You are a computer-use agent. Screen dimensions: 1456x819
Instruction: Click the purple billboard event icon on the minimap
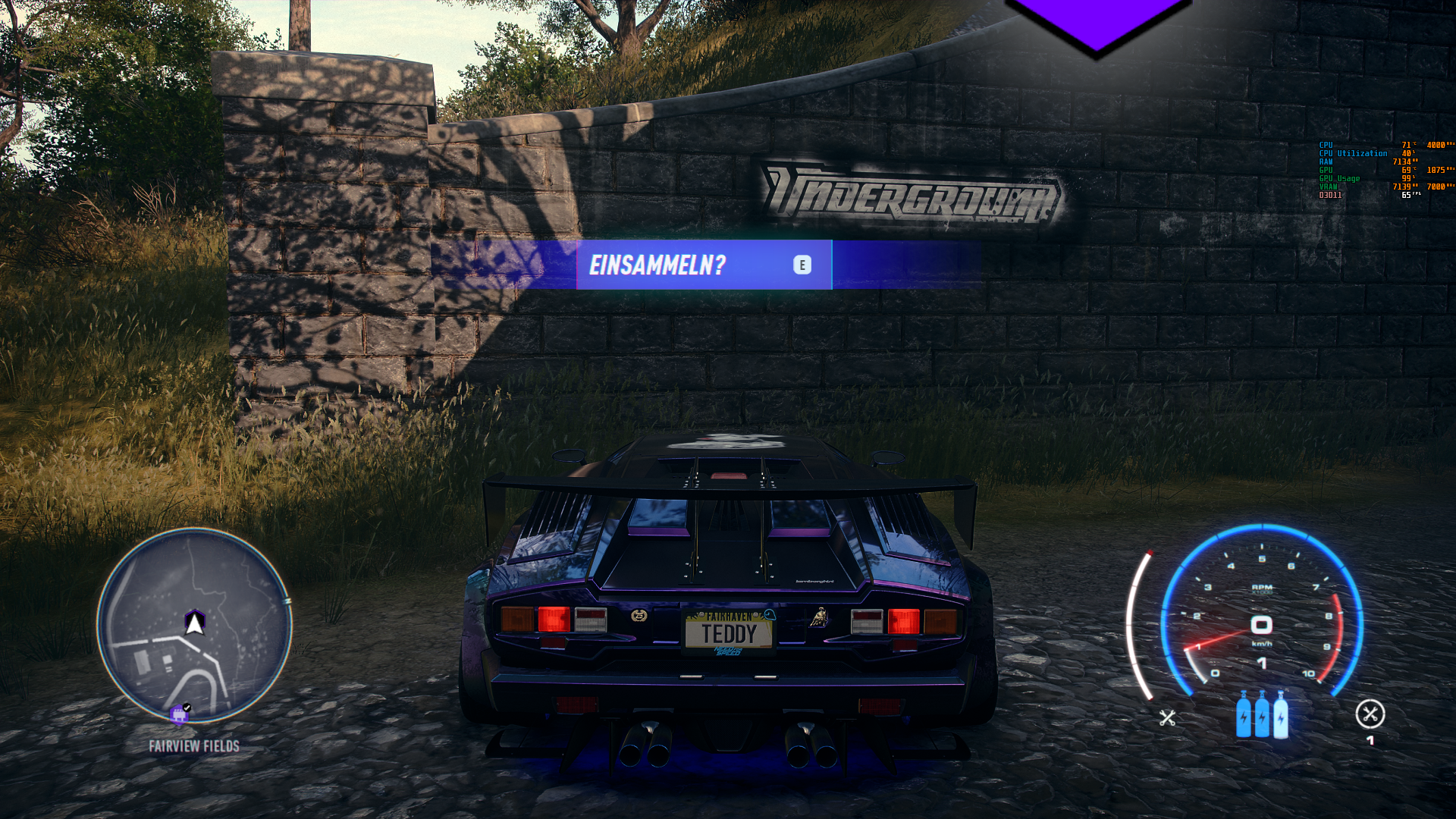coord(179,716)
